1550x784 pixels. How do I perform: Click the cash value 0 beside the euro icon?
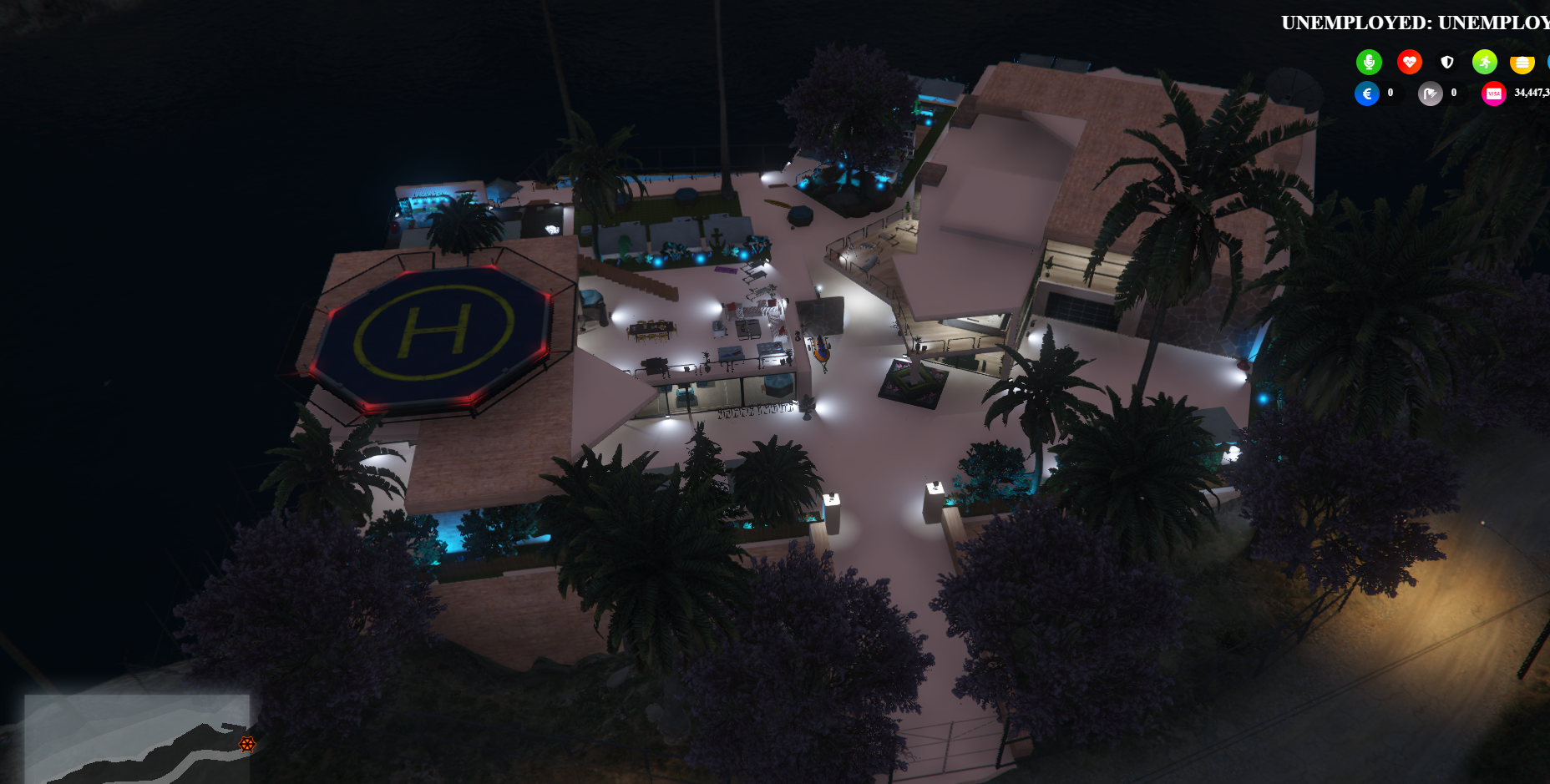point(1389,94)
